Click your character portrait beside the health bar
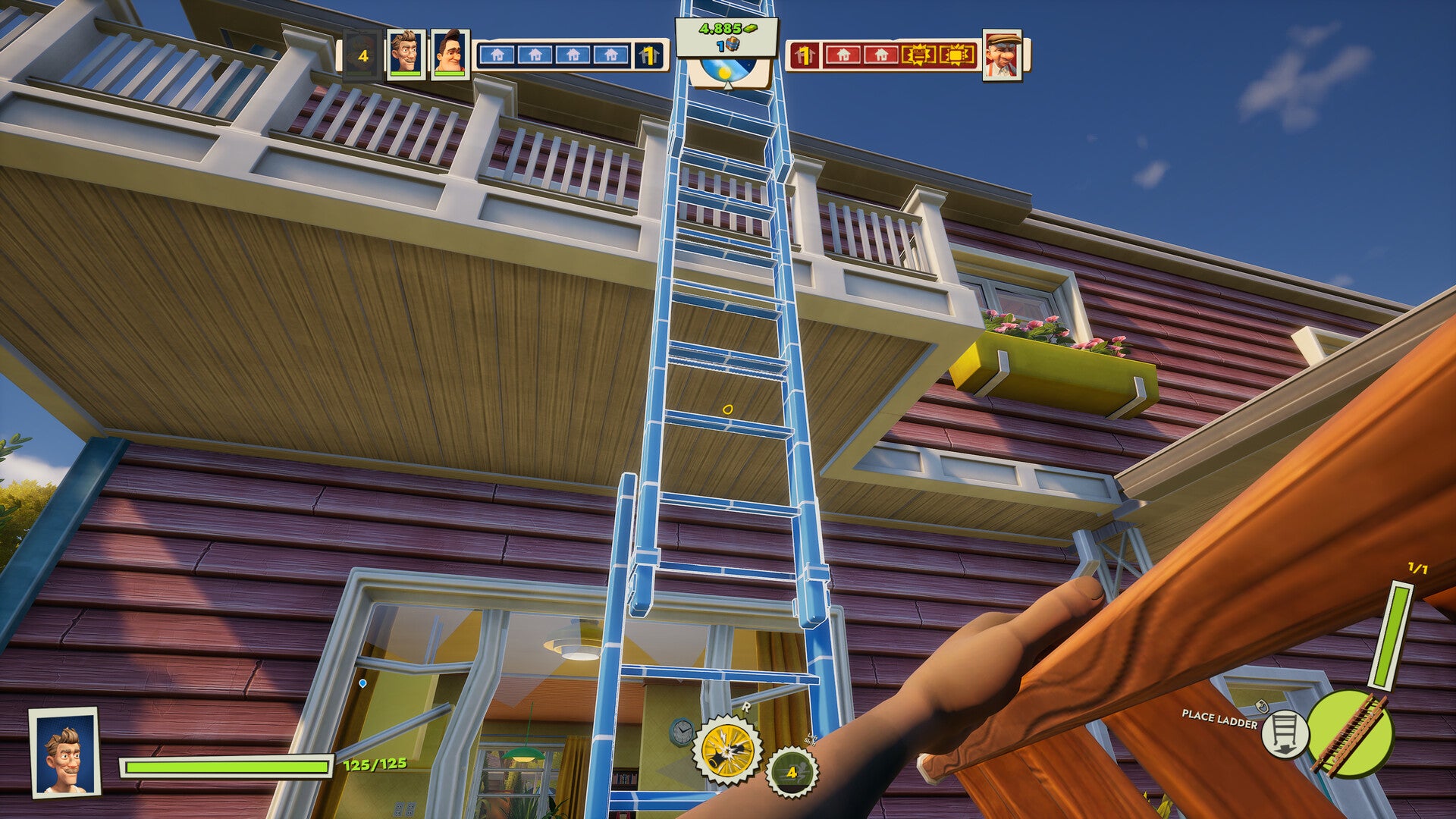Viewport: 1456px width, 819px height. 65,752
